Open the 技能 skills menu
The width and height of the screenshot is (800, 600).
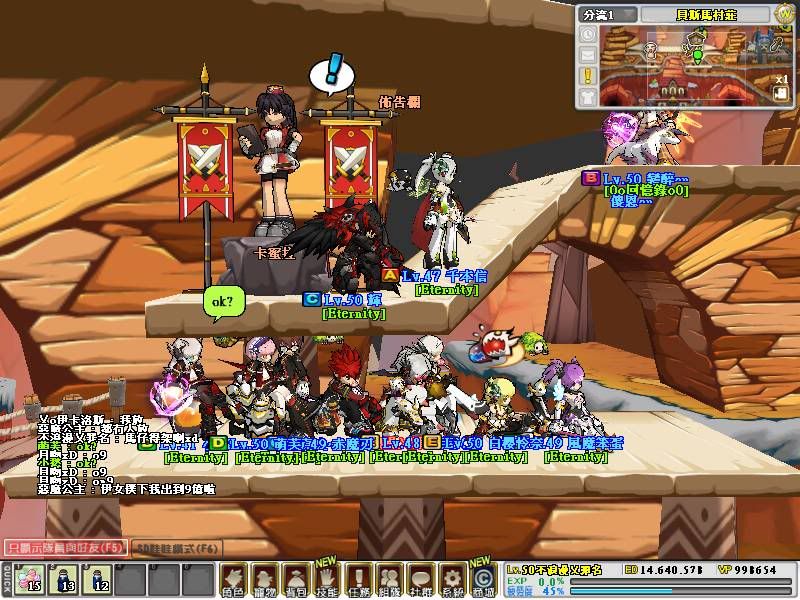click(x=327, y=579)
